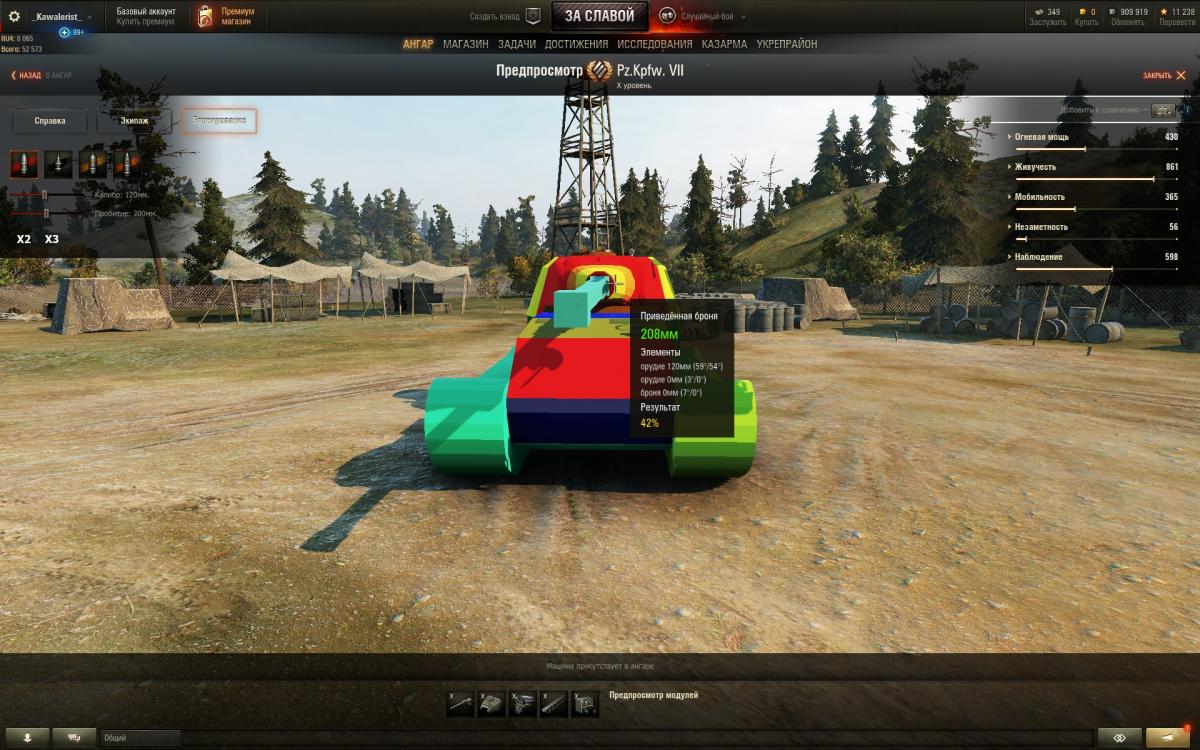The image size is (1200, 750).
Task: Open the Справка info tab
Action: (x=50, y=121)
